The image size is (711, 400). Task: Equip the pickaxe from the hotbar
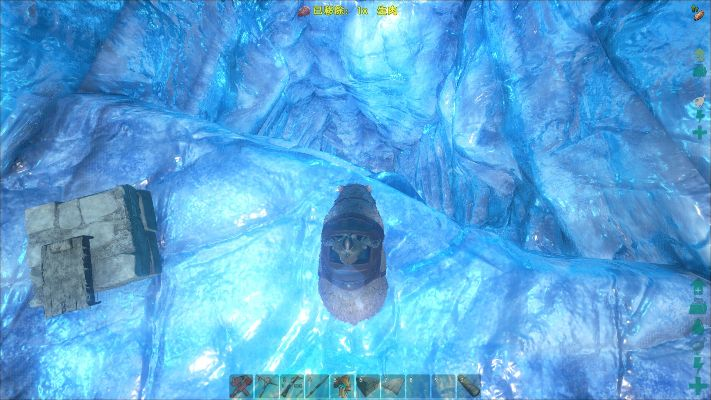[x=266, y=387]
